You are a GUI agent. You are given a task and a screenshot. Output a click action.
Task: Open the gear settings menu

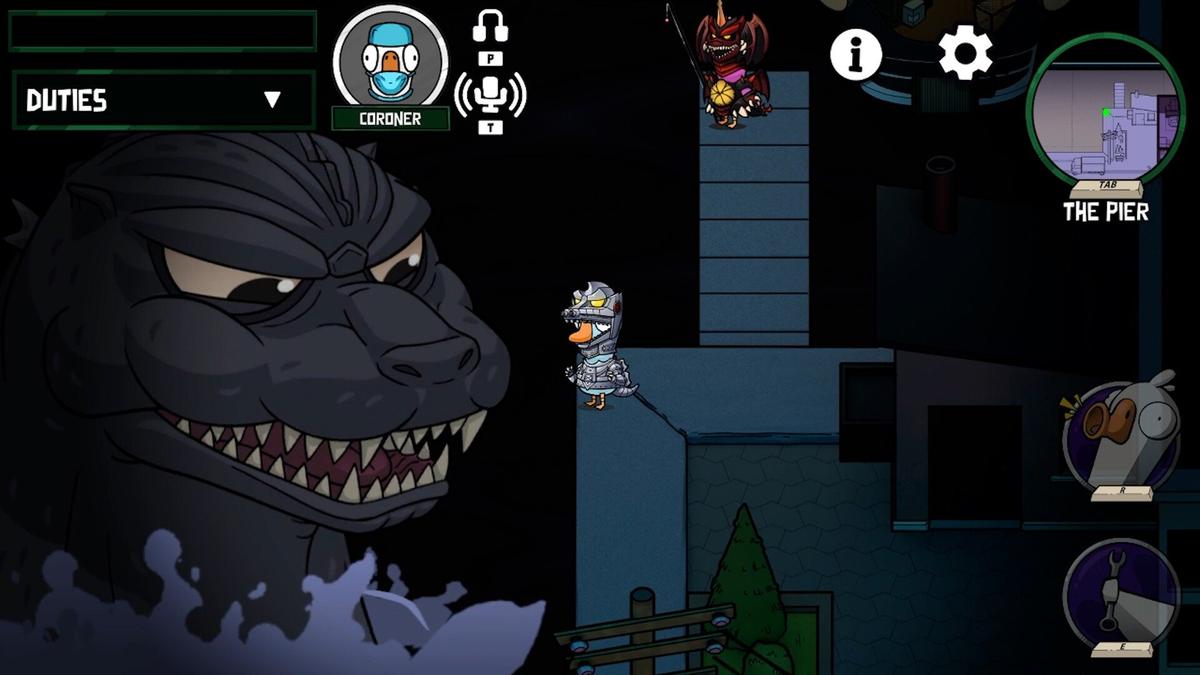point(965,54)
